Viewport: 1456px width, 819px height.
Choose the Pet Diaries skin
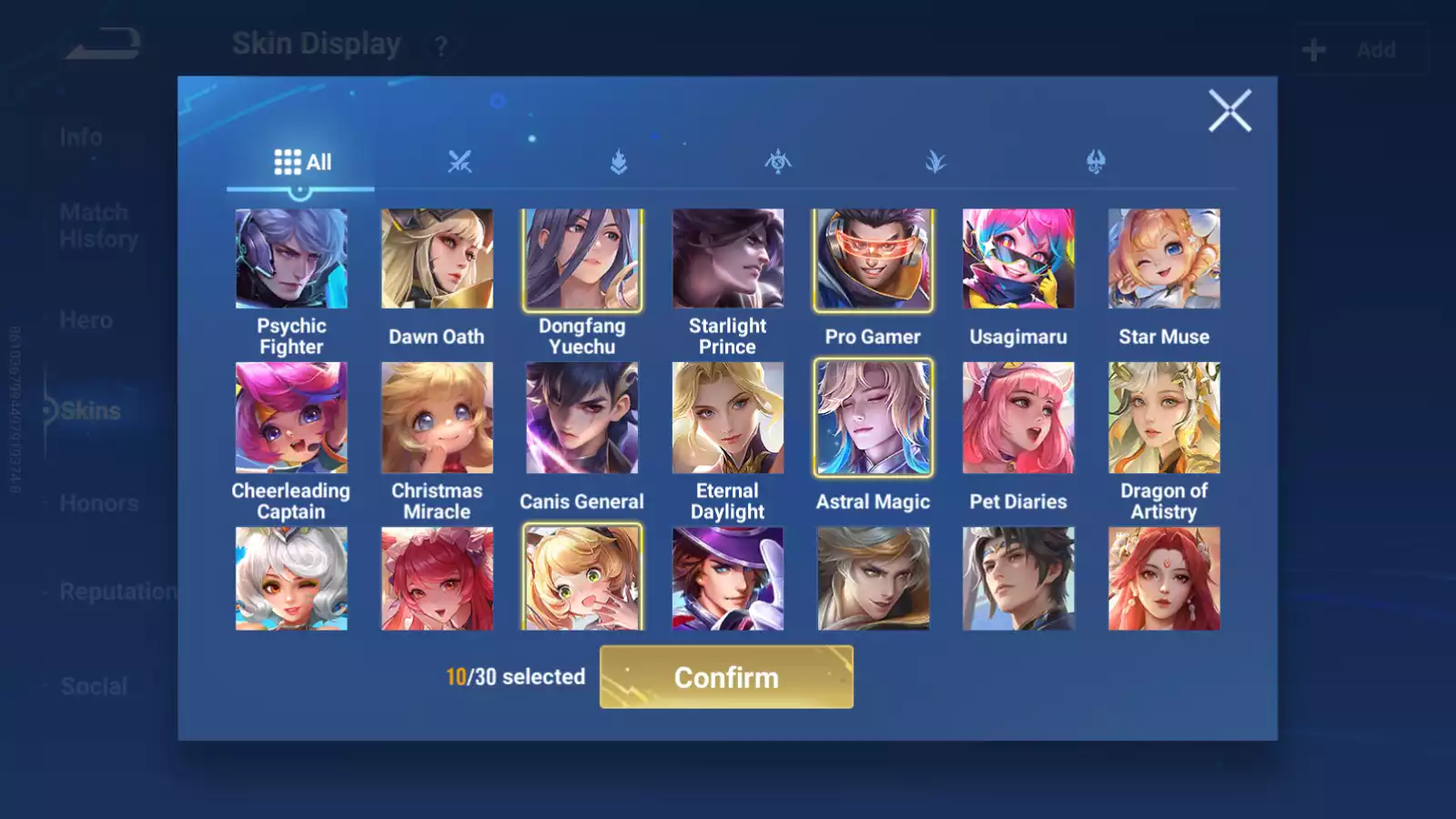[1018, 418]
